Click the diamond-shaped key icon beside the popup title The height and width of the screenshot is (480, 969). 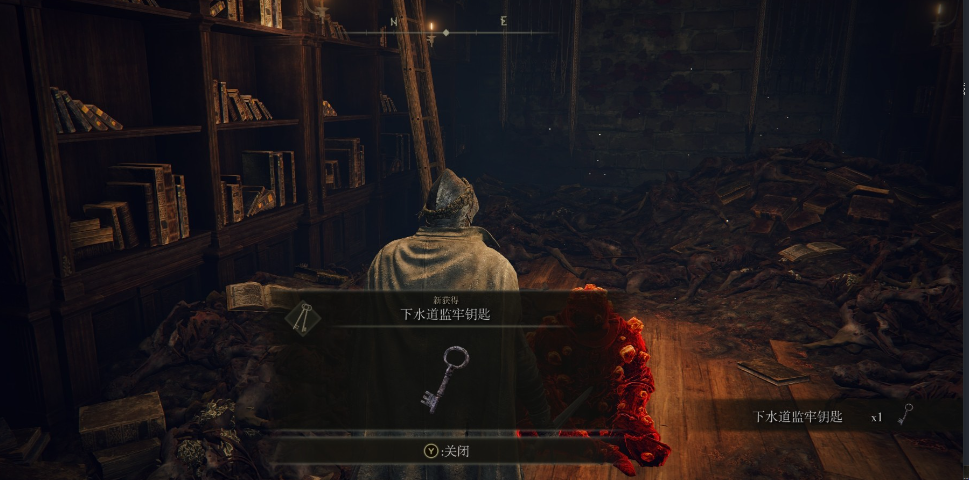pyautogui.click(x=303, y=317)
